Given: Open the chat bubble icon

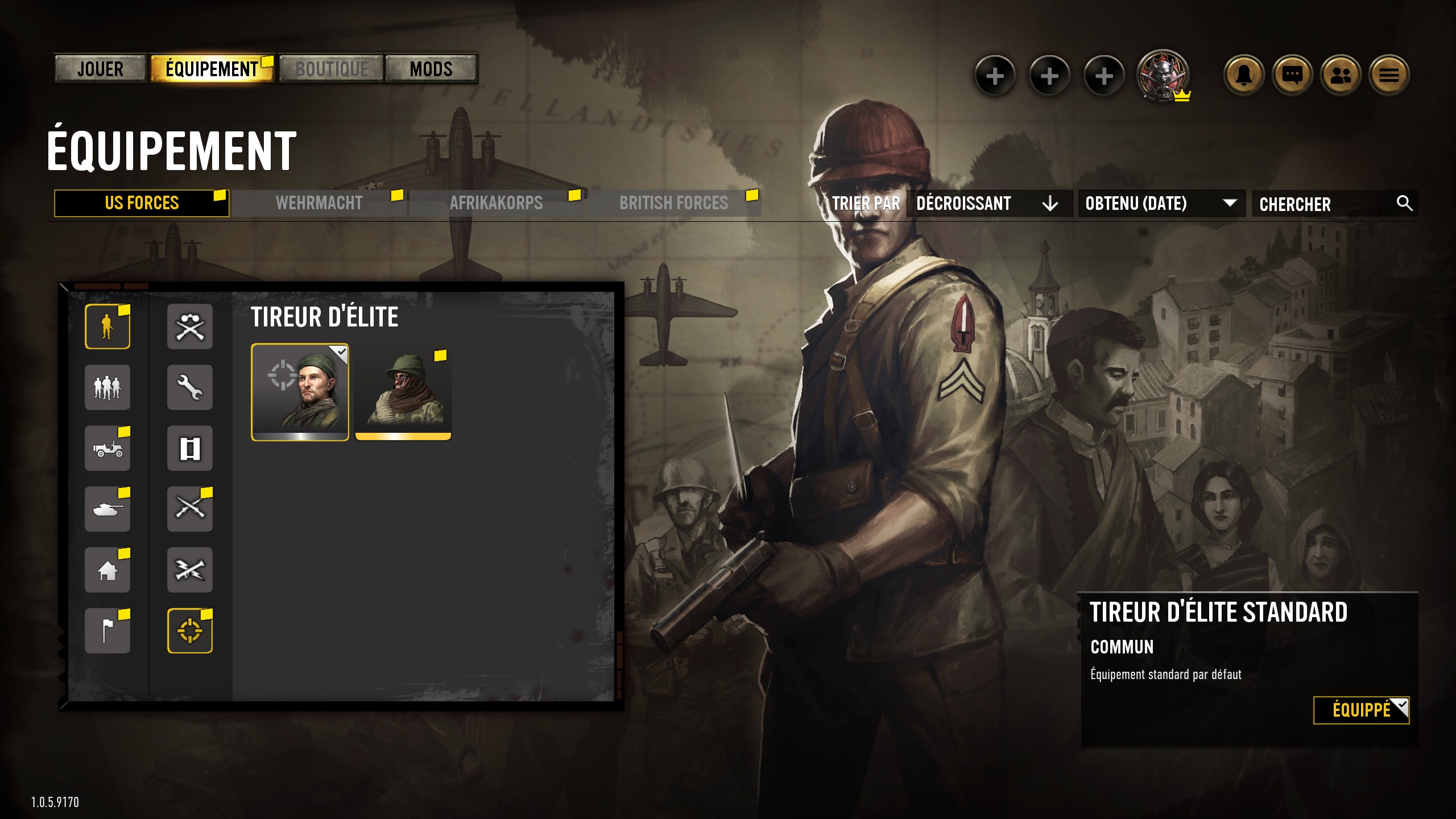Looking at the screenshot, I should point(1292,75).
